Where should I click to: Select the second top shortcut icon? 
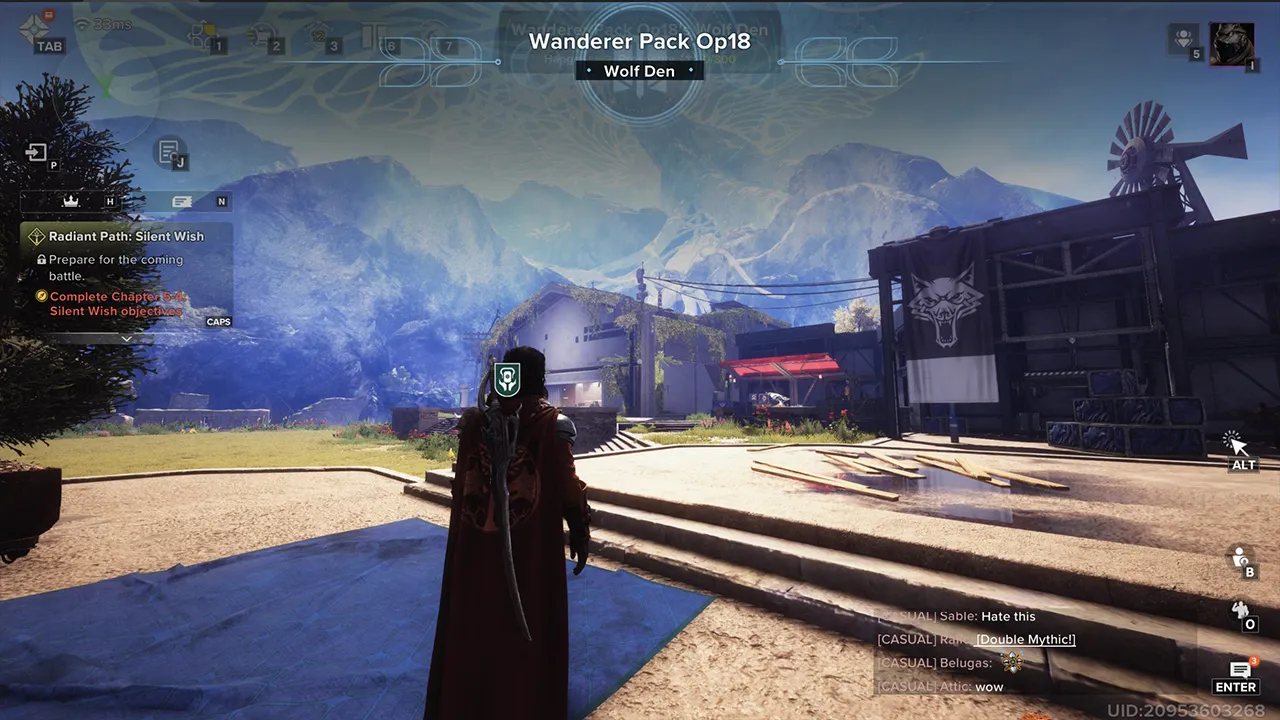pyautogui.click(x=263, y=36)
